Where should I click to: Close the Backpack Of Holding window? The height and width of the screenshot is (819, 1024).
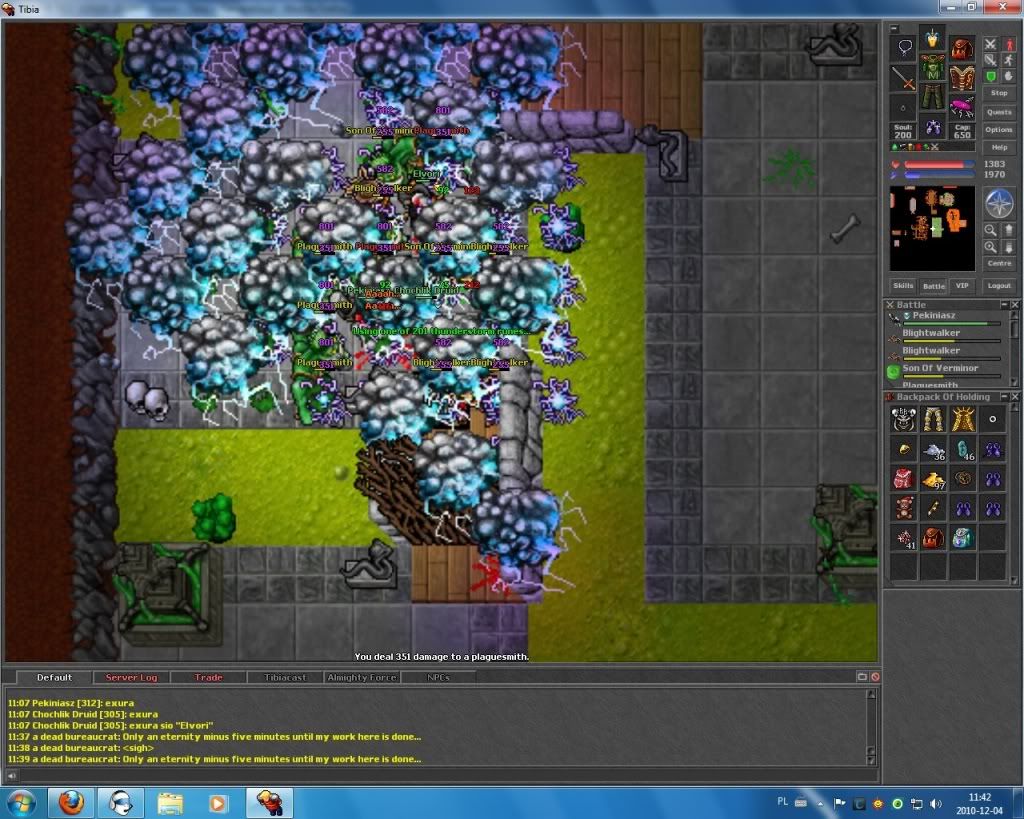(1014, 397)
